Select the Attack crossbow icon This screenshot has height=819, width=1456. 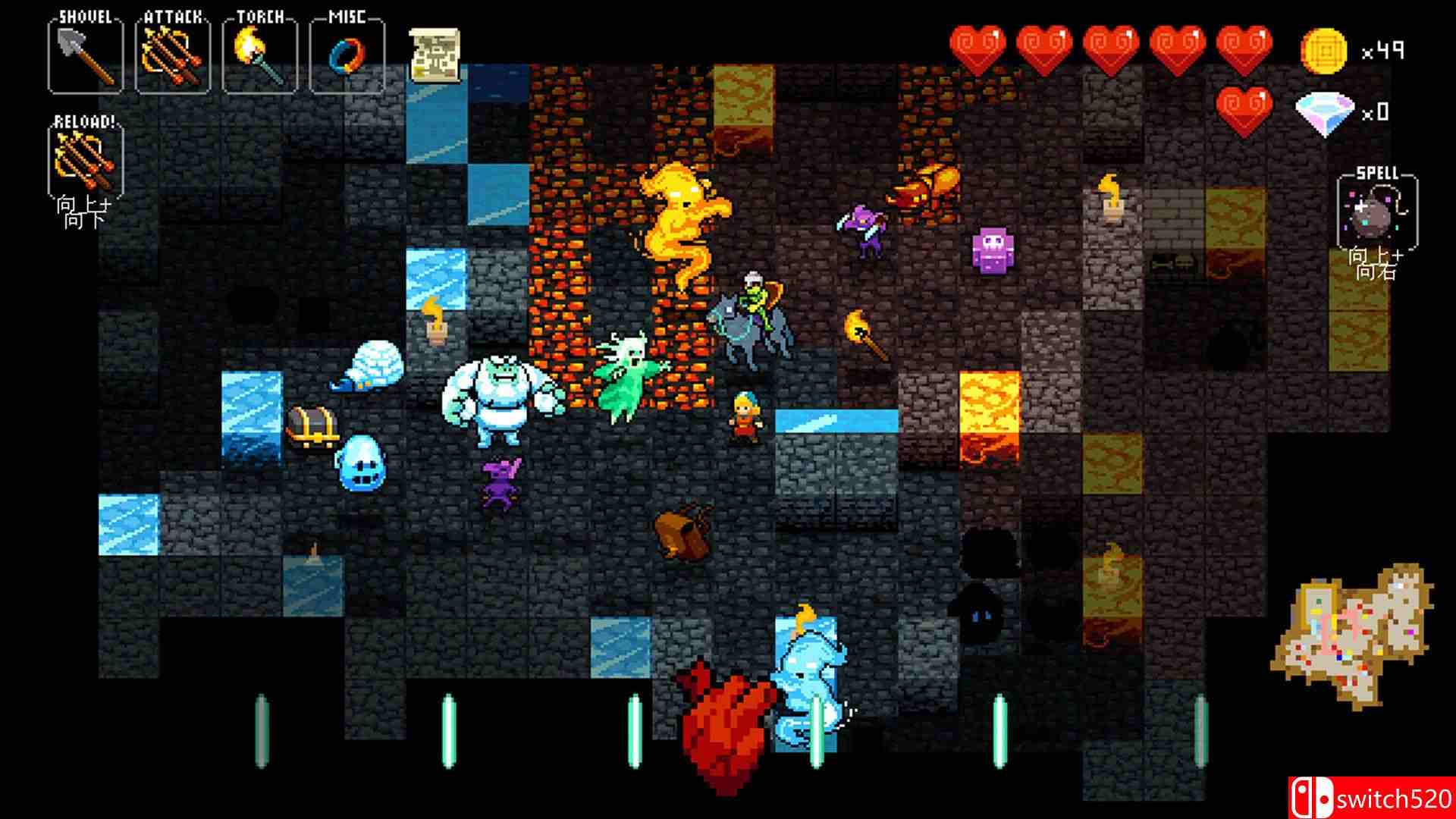point(169,55)
